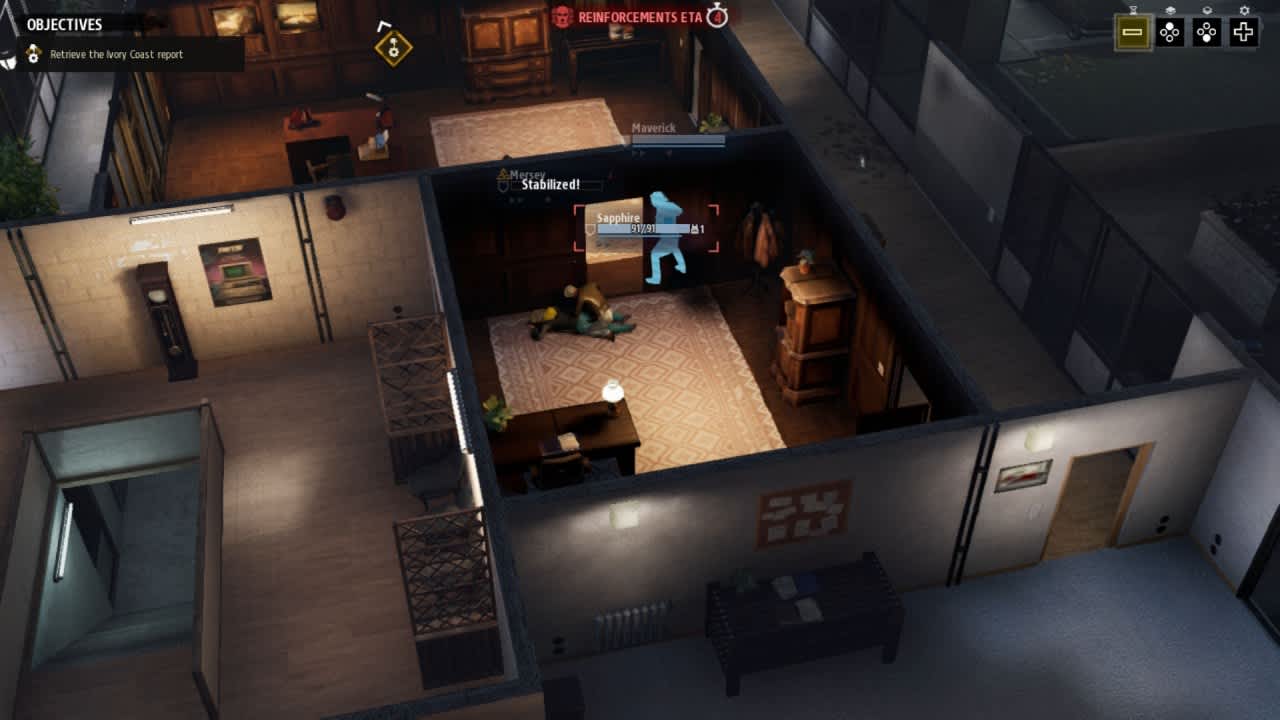Click the warning triangle above Mersey's name

[x=501, y=174]
